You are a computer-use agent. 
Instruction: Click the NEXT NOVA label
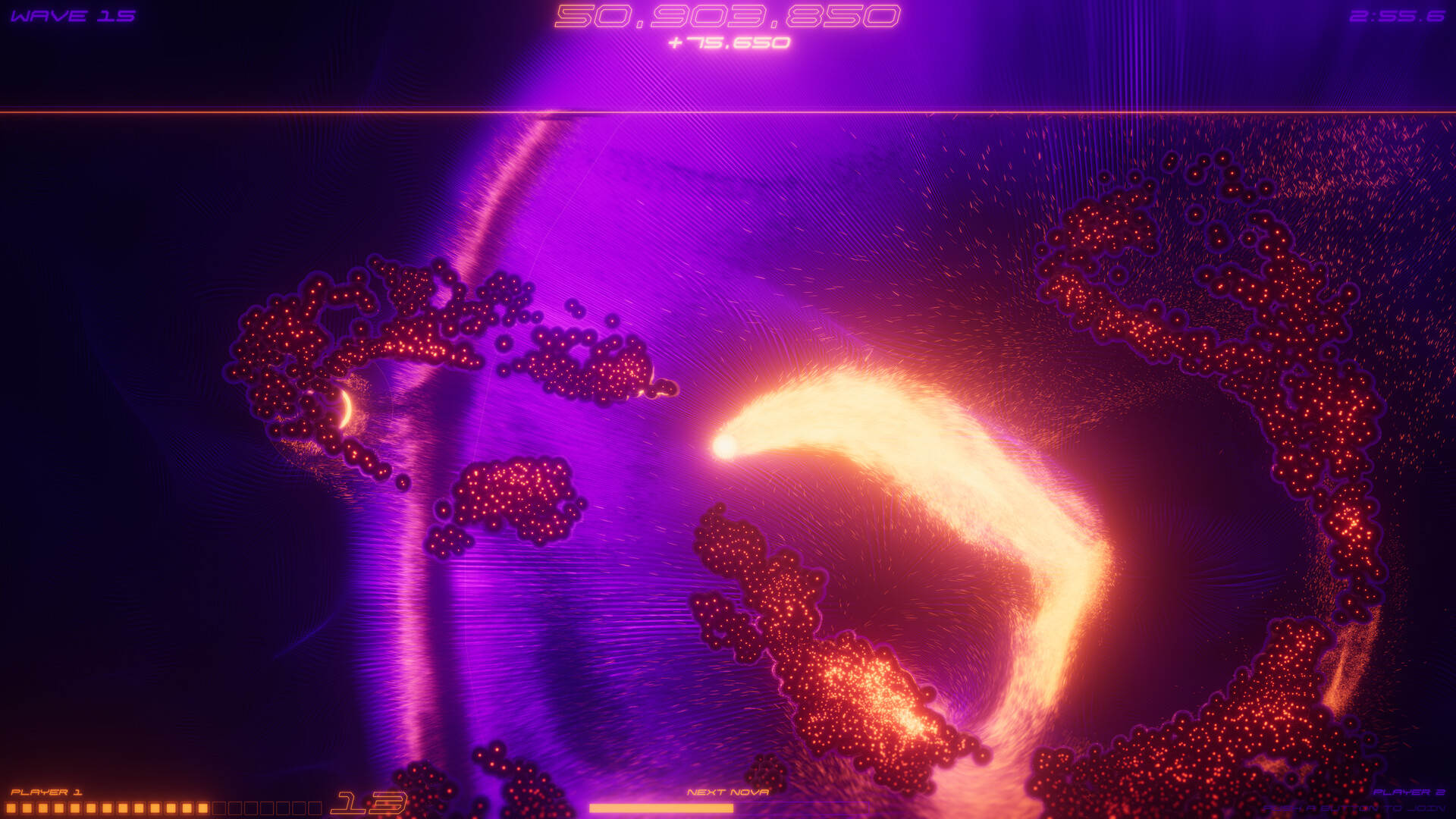pos(730,792)
